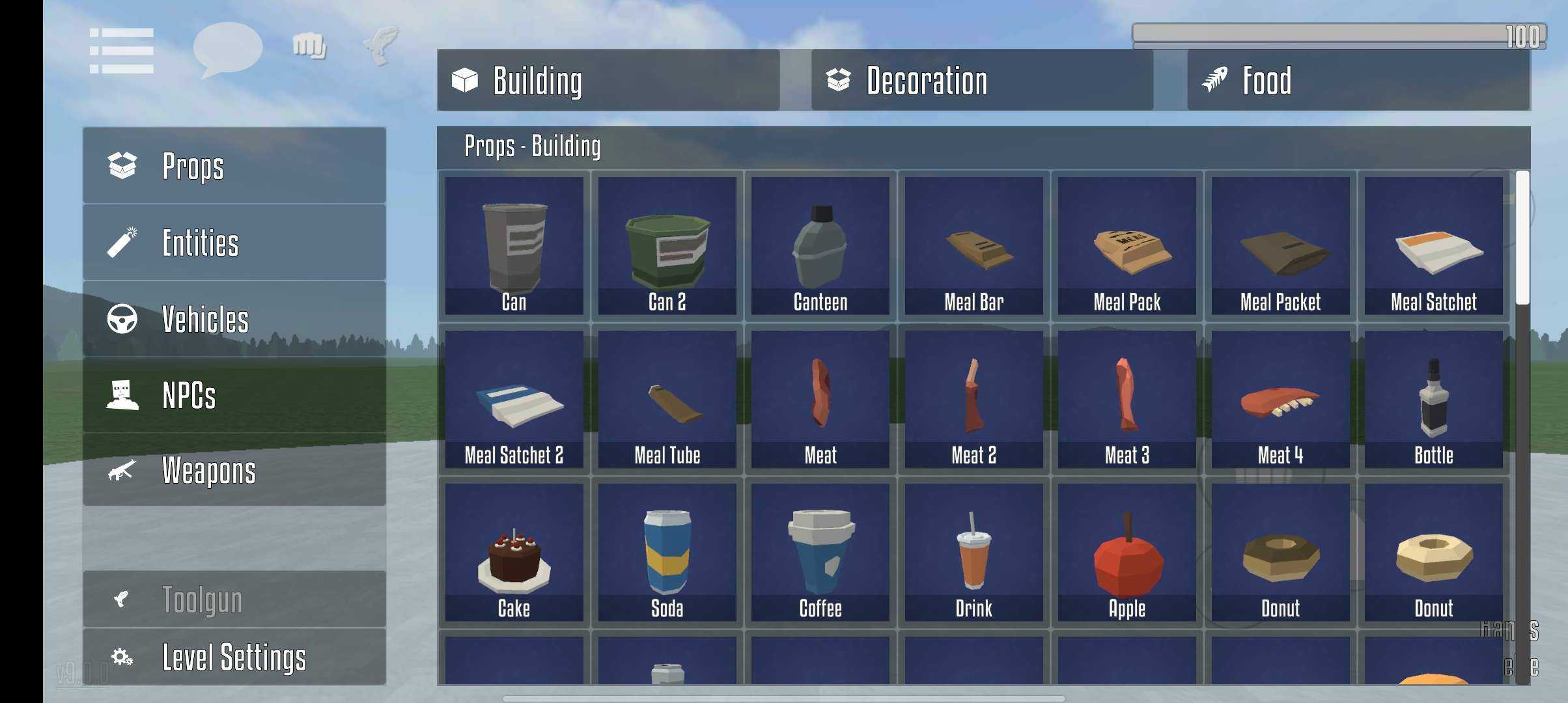
Task: Choose the Coffee cup prop
Action: 820,552
